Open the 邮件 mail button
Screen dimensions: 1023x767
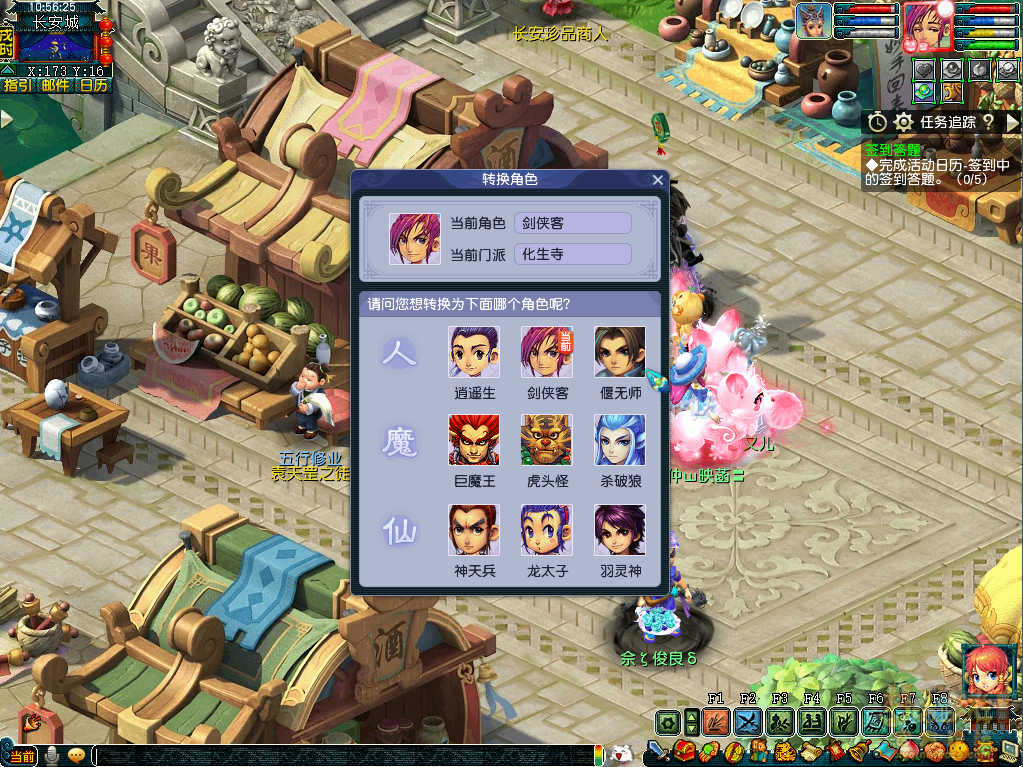click(55, 86)
